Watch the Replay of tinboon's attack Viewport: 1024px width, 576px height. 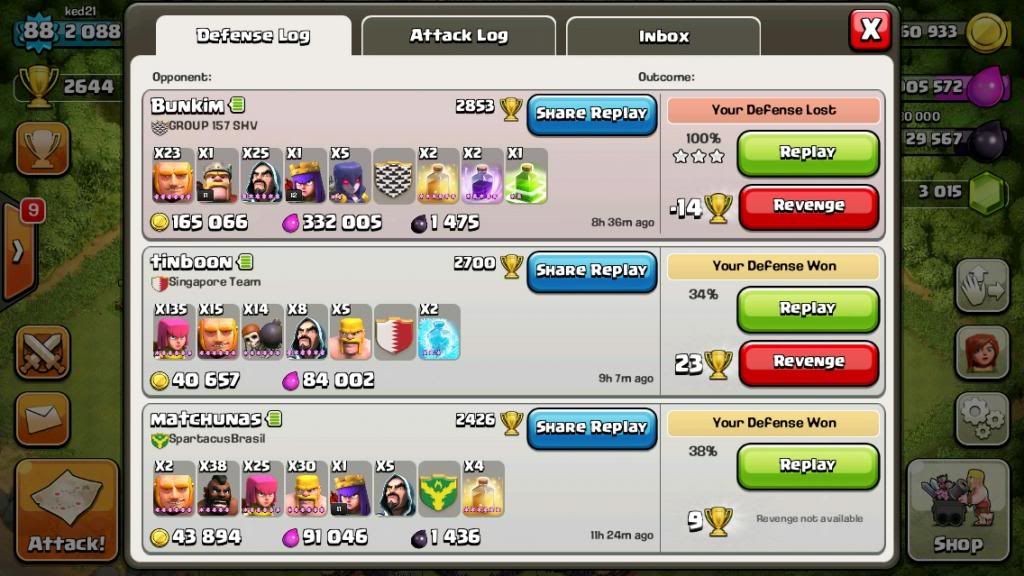(x=808, y=309)
